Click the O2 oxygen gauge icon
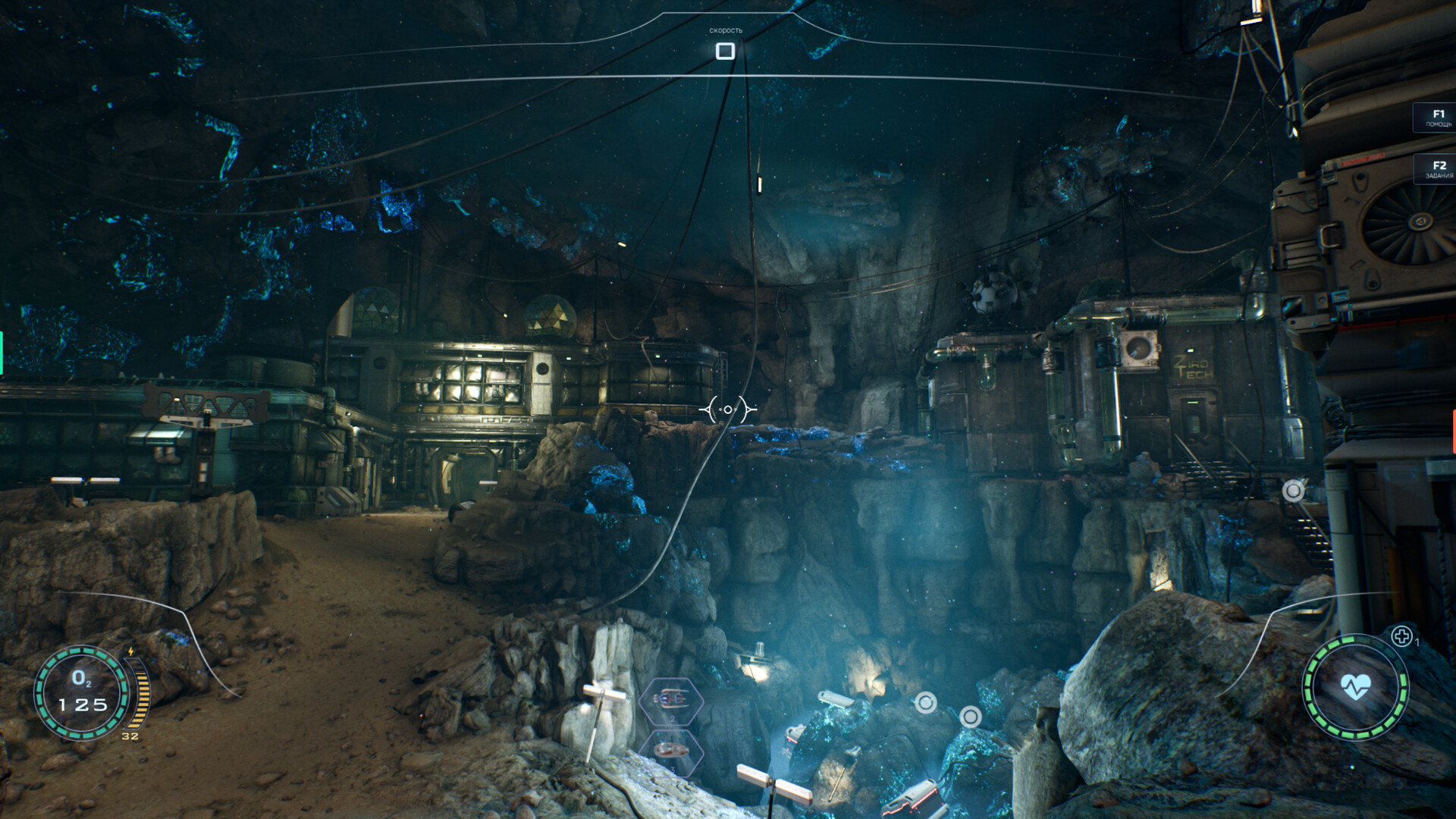The height and width of the screenshot is (819, 1456). pyautogui.click(x=81, y=679)
